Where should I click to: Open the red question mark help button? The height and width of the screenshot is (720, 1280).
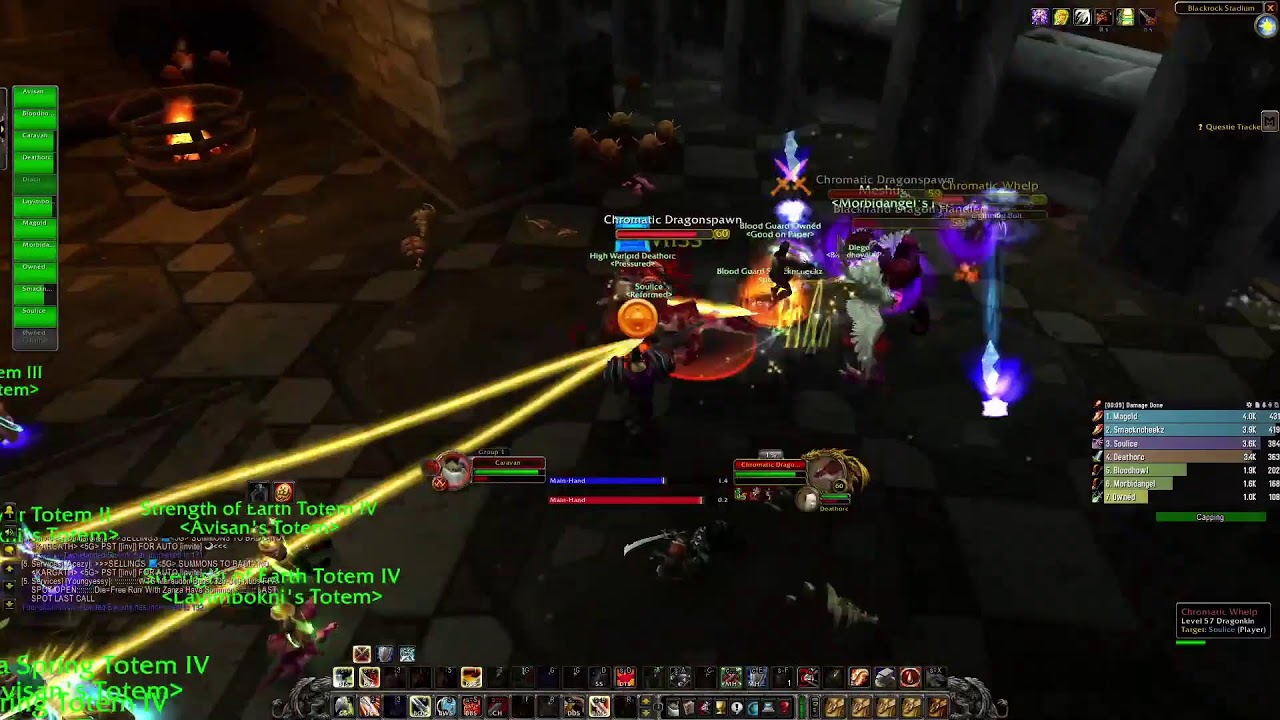(785, 708)
